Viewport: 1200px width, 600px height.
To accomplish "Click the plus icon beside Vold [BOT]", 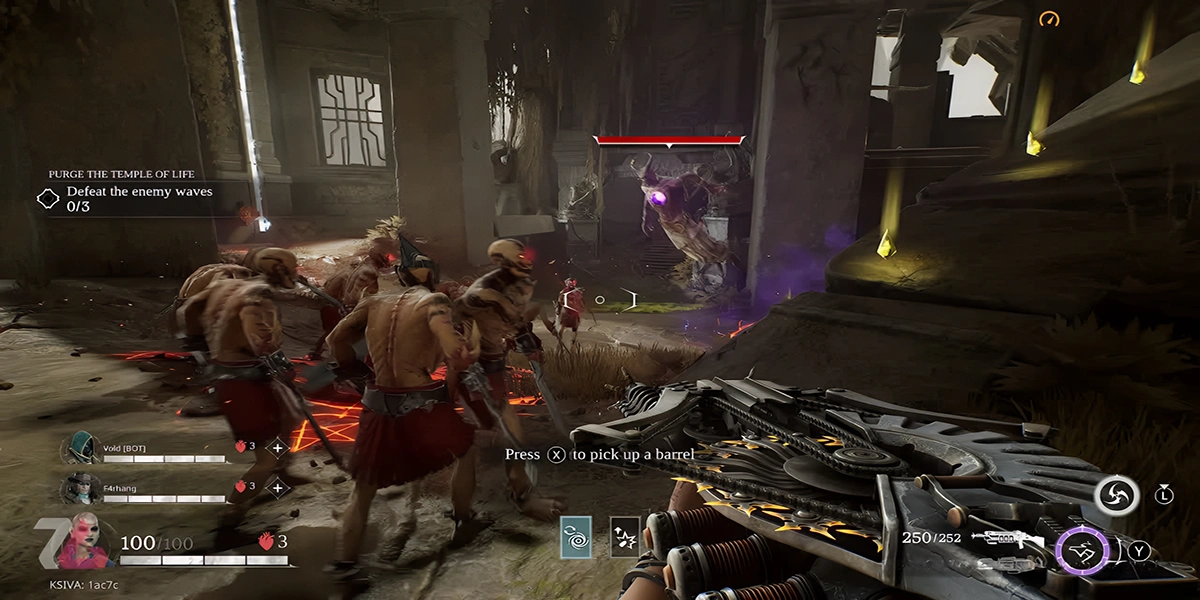I will coord(278,447).
